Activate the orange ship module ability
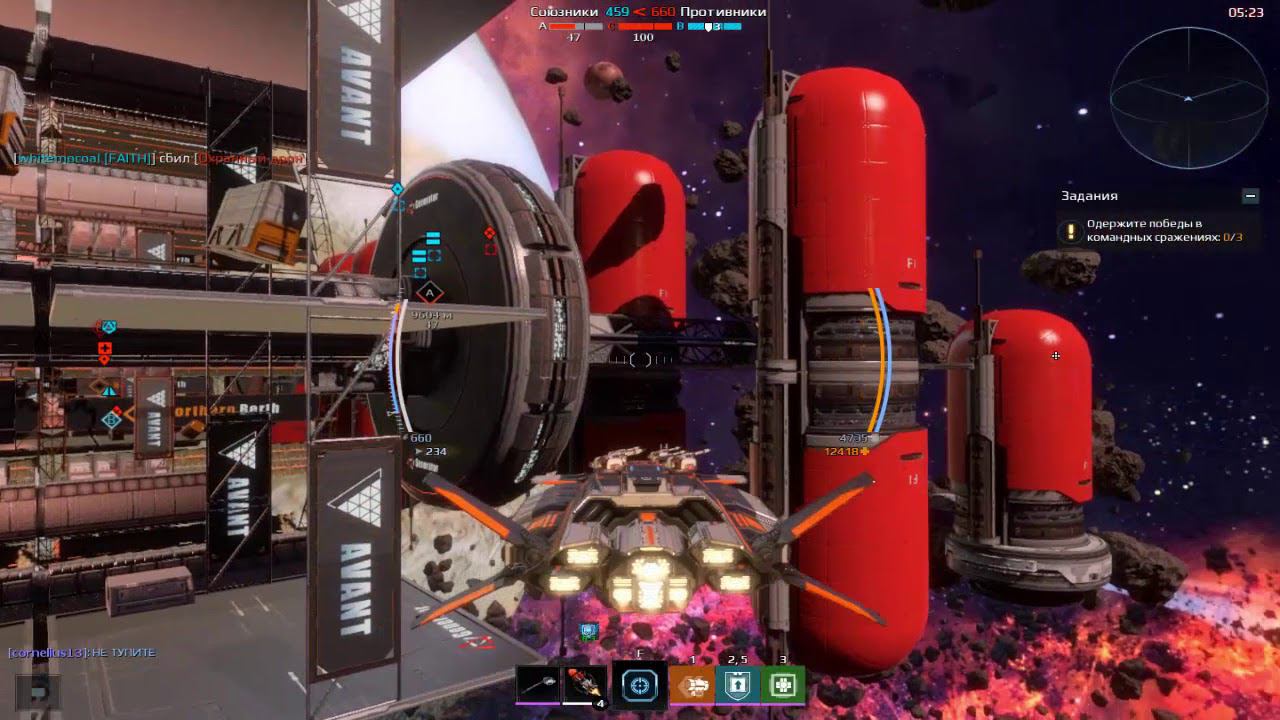 [692, 685]
